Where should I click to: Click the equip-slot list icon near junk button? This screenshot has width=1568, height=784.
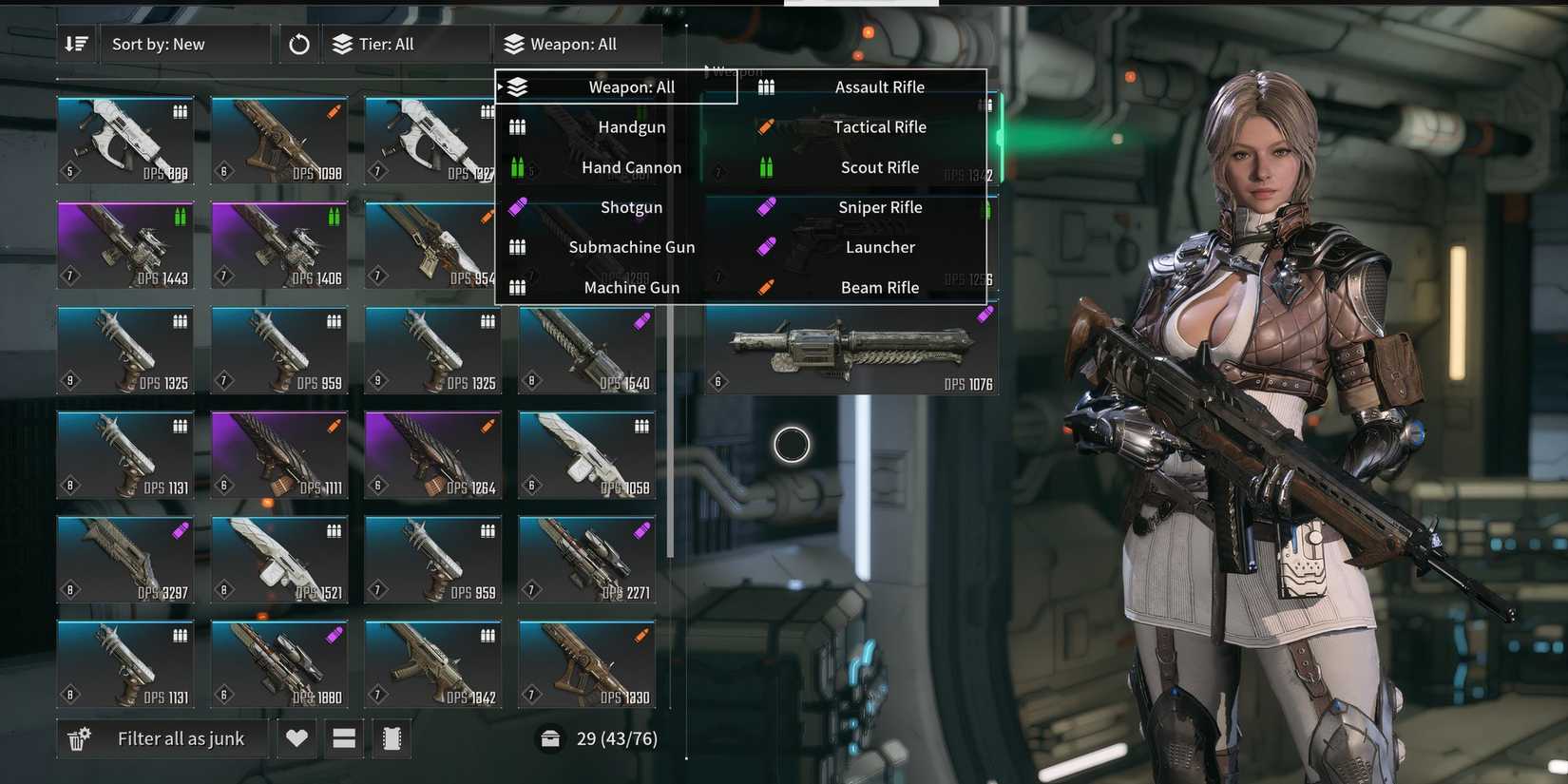343,737
